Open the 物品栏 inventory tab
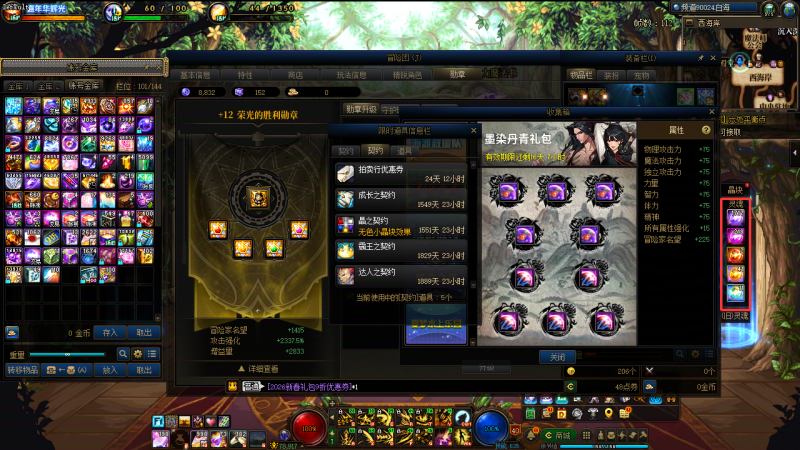The width and height of the screenshot is (800, 450). point(581,74)
